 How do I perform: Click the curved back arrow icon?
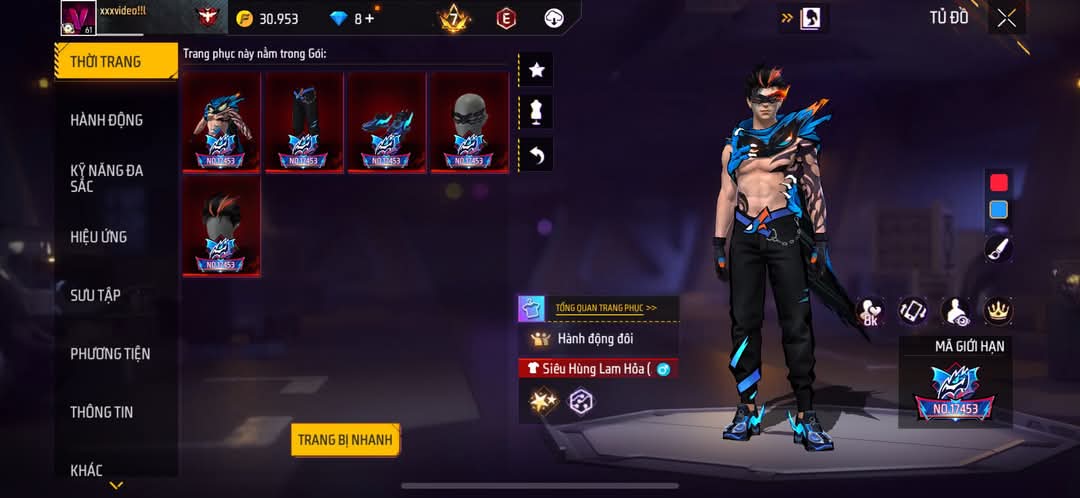(x=536, y=154)
